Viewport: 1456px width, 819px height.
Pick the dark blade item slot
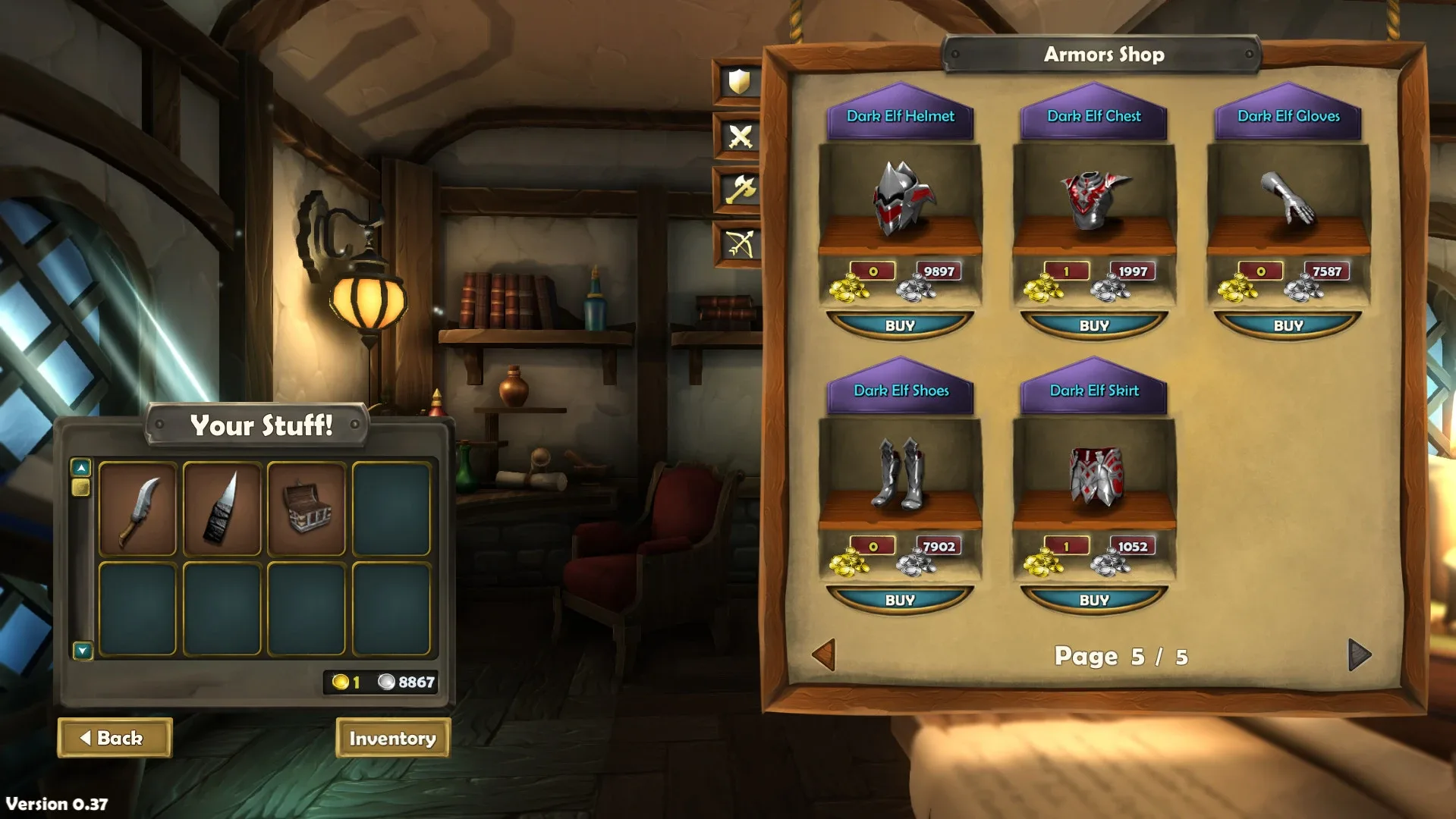pyautogui.click(x=222, y=510)
